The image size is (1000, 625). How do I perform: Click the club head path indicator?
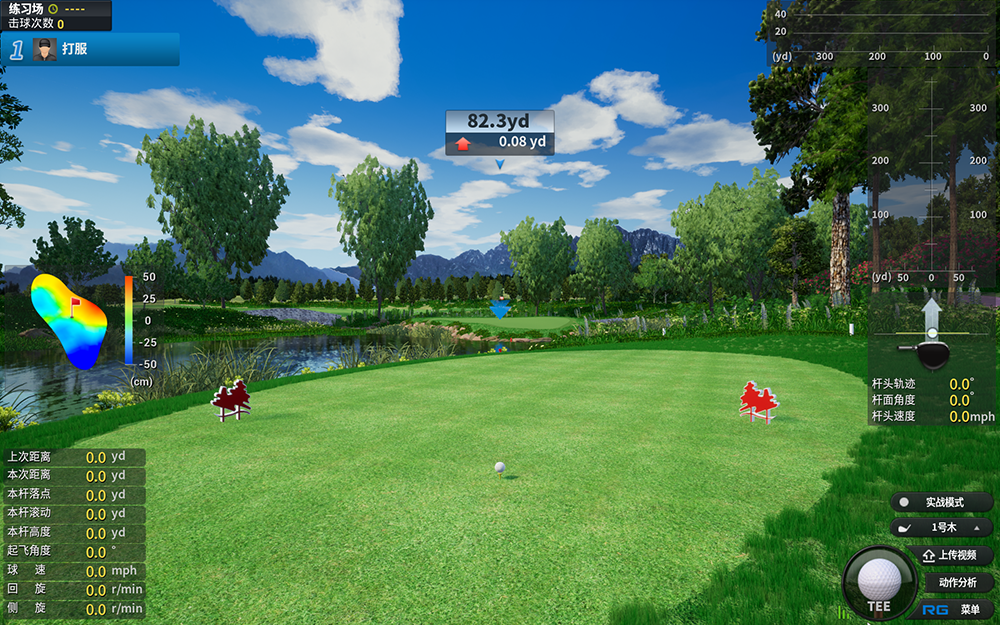coord(932,334)
